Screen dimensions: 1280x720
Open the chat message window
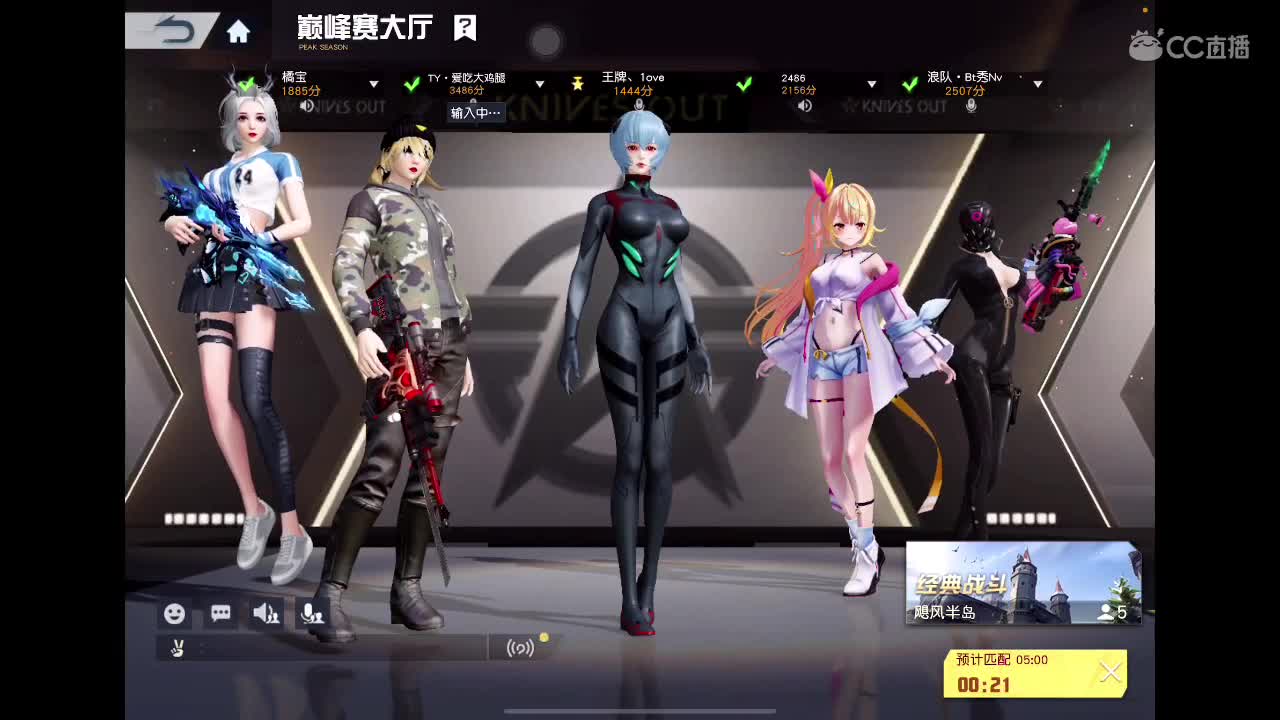pyautogui.click(x=220, y=613)
